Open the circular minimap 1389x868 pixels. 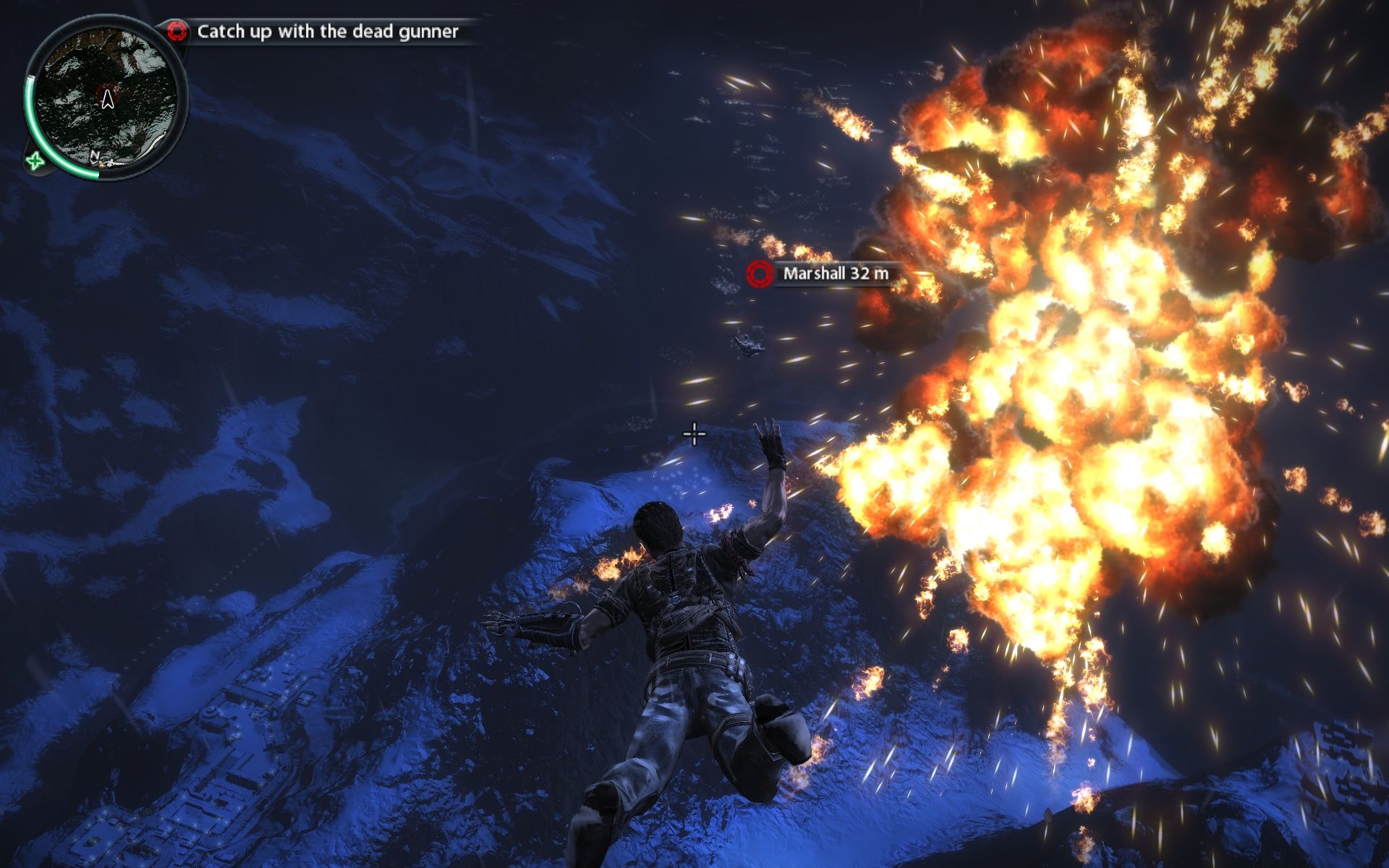click(x=107, y=98)
